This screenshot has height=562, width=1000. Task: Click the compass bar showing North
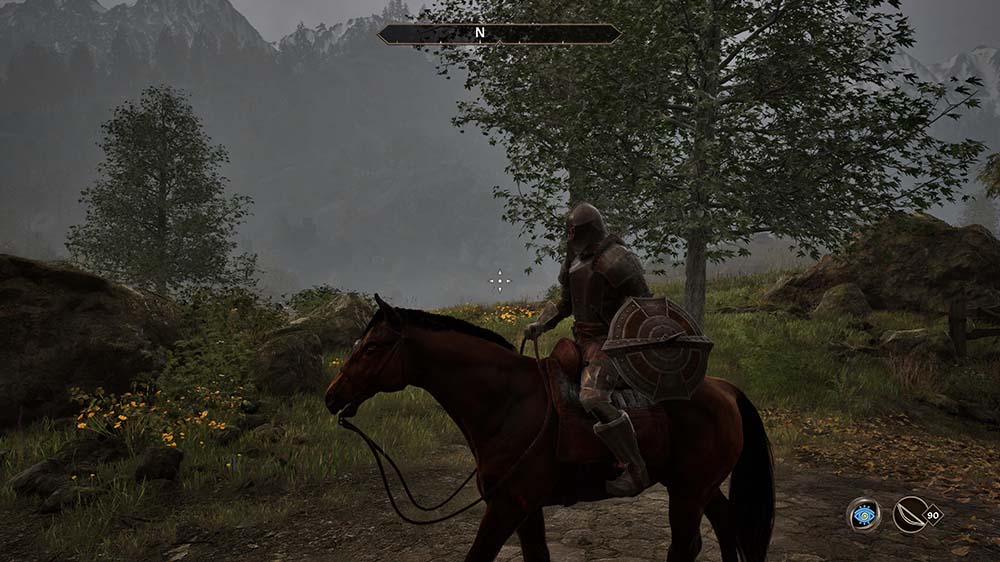(x=499, y=33)
